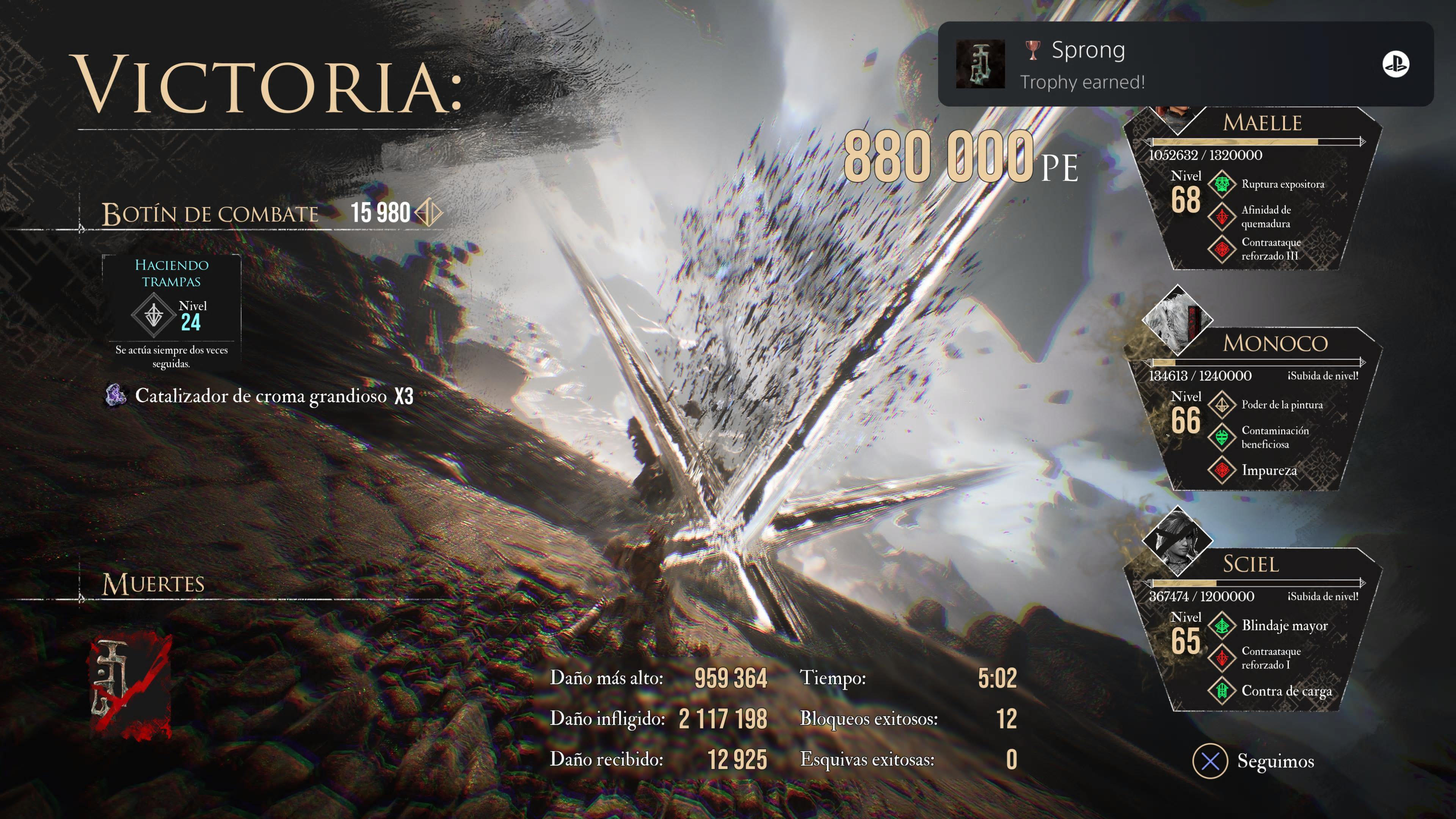Inspect the Catalizador de croma grandioso loot
Image resolution: width=1456 pixels, height=819 pixels.
pyautogui.click(x=260, y=395)
